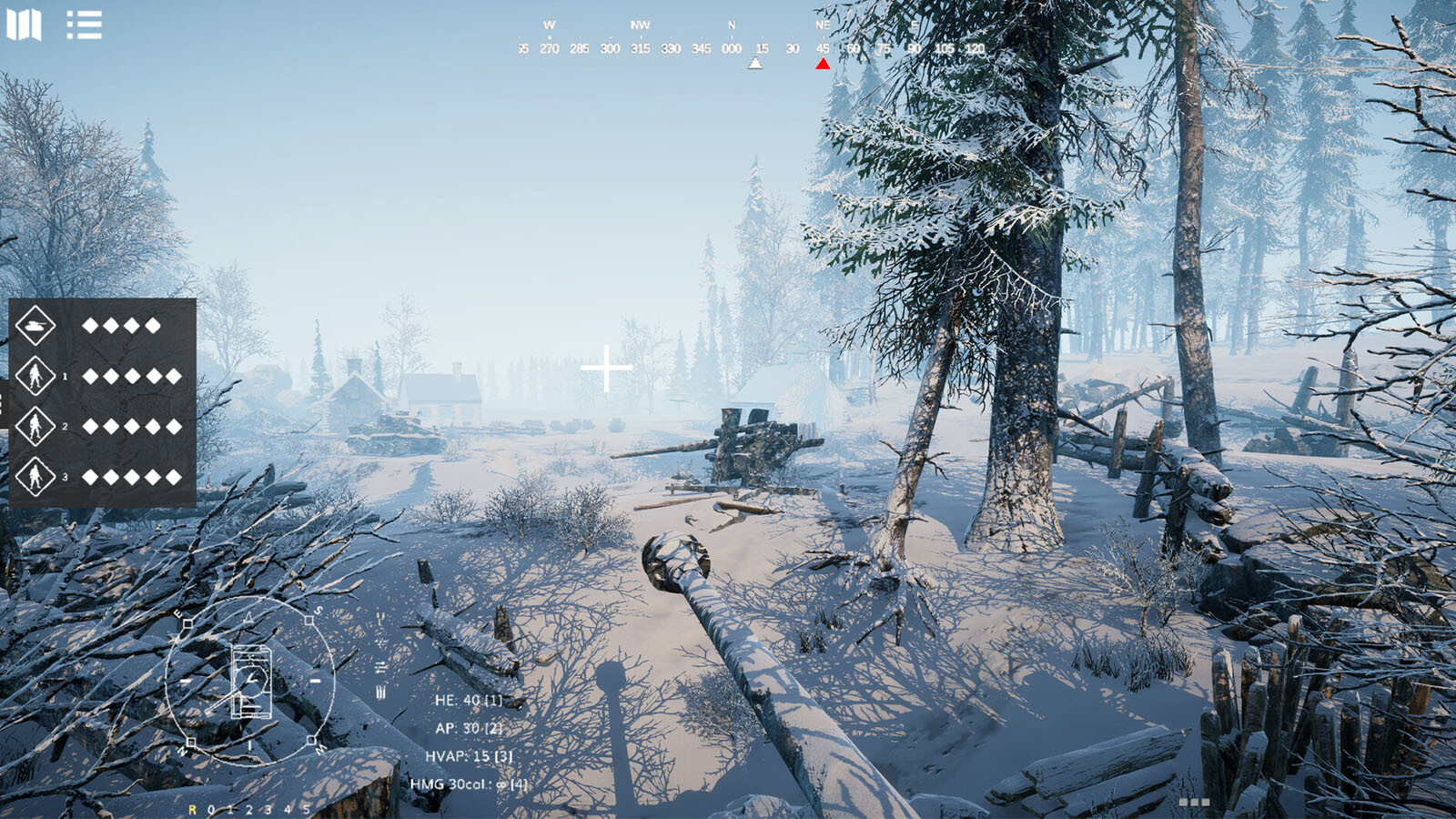Screen dimensions: 1456x819
Task: Click the opposing-arrows swap icon
Action: click(x=380, y=667)
